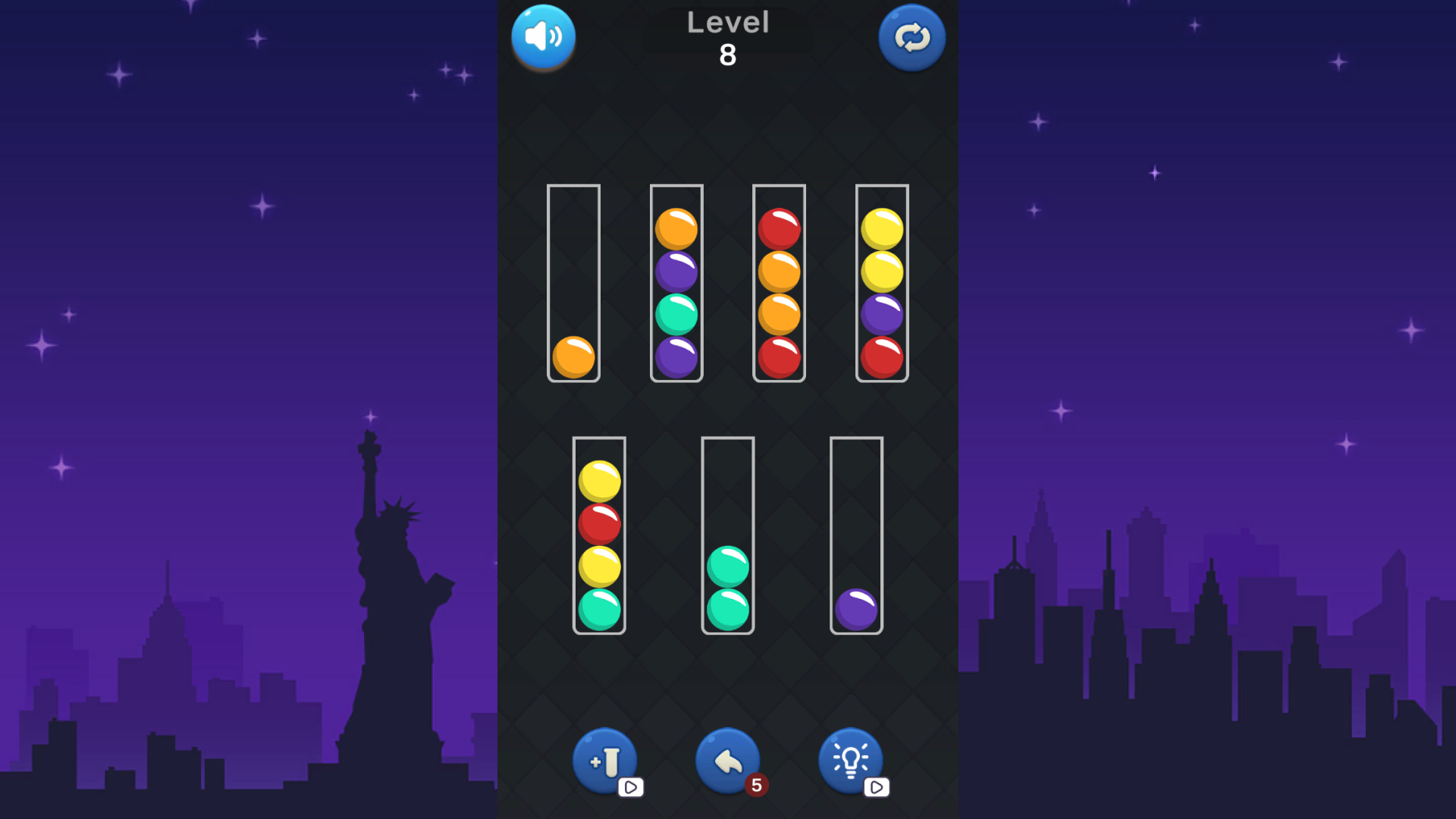Select the Level 8 header label

(727, 38)
